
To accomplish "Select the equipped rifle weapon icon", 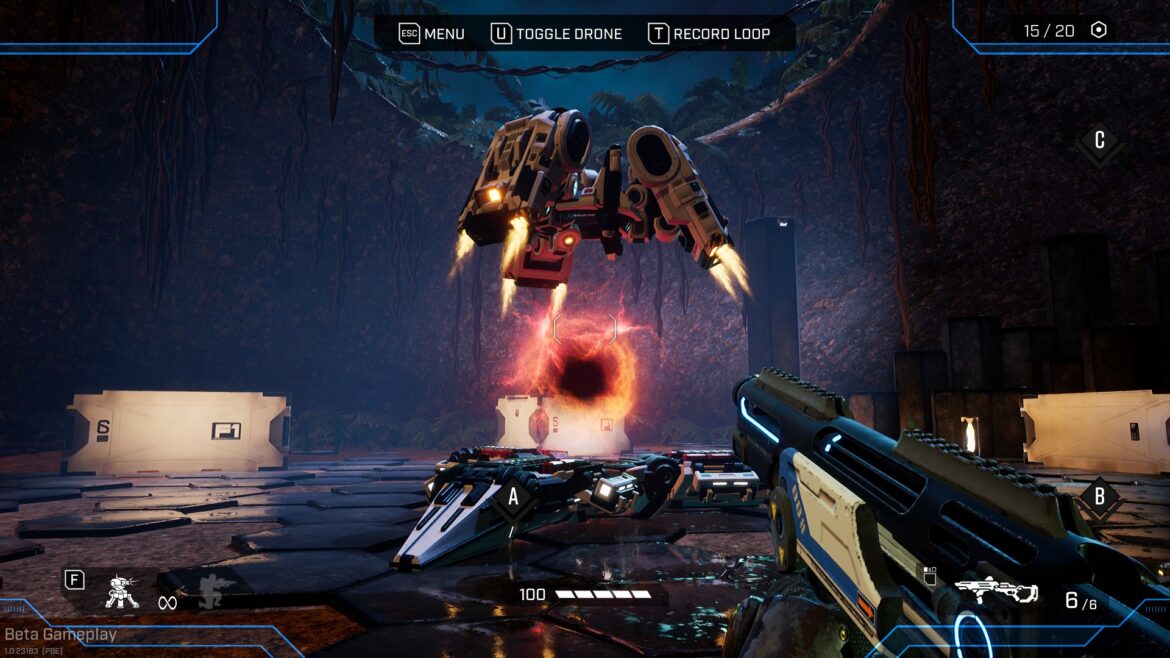I will click(x=996, y=591).
